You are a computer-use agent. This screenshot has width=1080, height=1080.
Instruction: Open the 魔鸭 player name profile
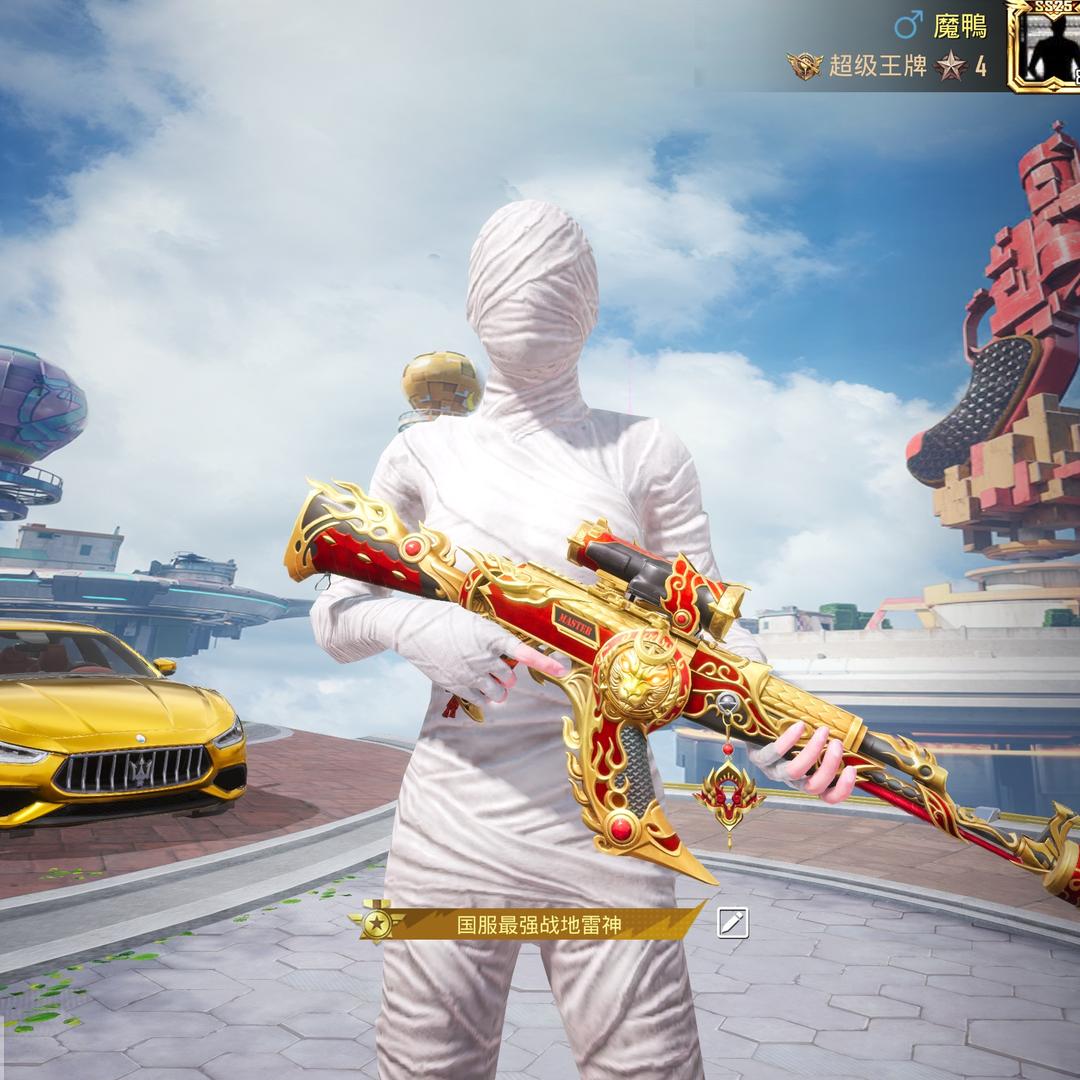tap(959, 26)
